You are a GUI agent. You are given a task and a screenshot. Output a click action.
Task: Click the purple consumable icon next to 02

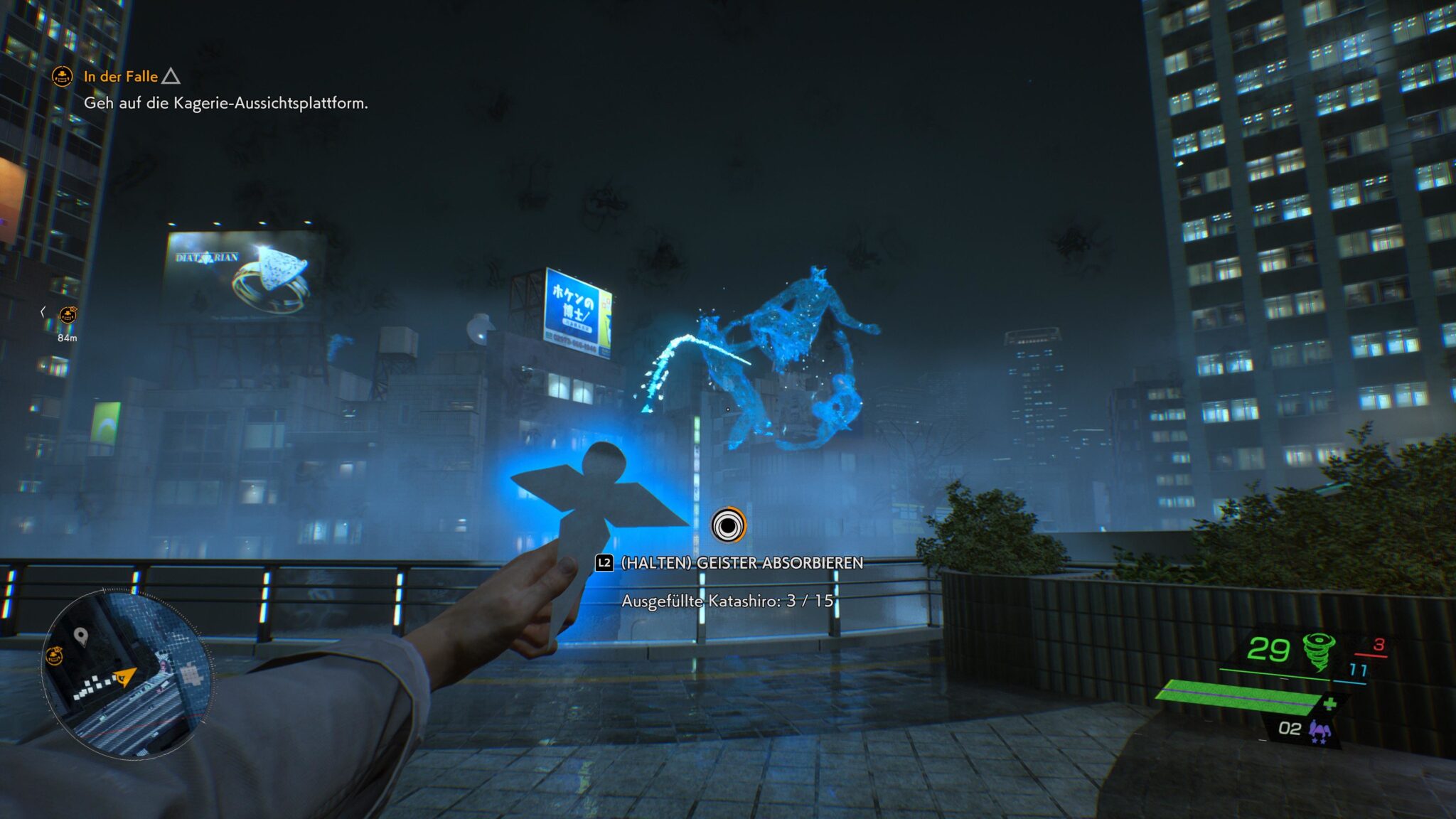pos(1319,730)
